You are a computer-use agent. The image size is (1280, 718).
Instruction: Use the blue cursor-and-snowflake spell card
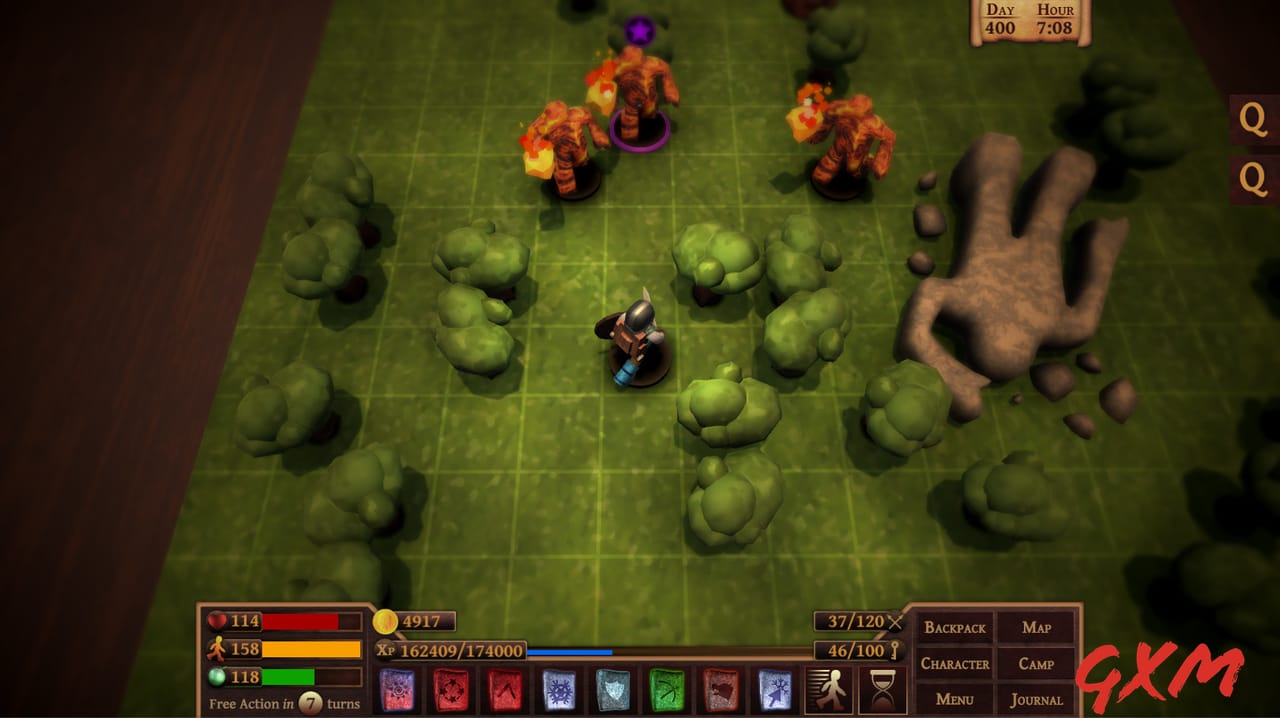(775, 690)
